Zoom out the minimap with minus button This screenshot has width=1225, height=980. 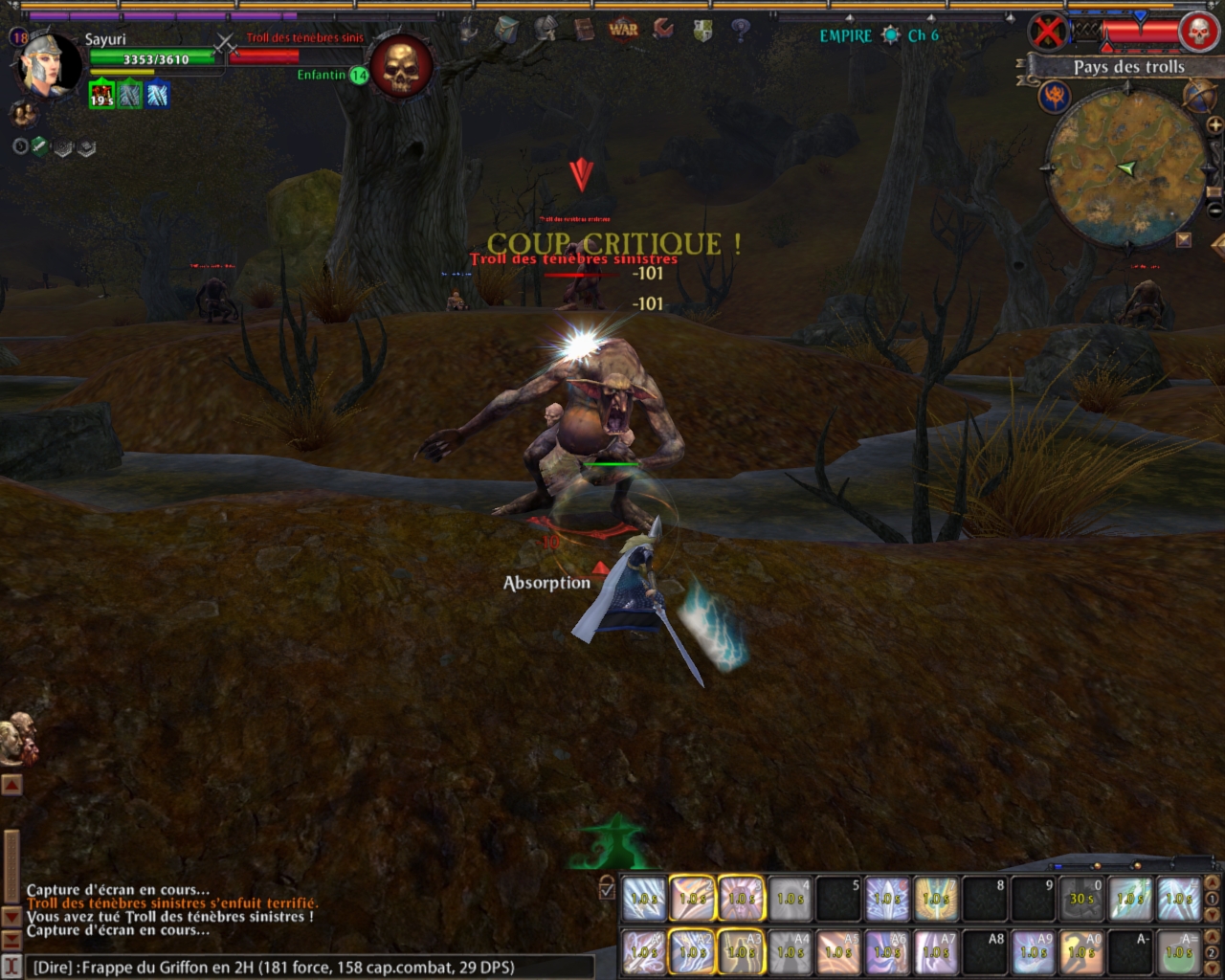tap(1214, 209)
